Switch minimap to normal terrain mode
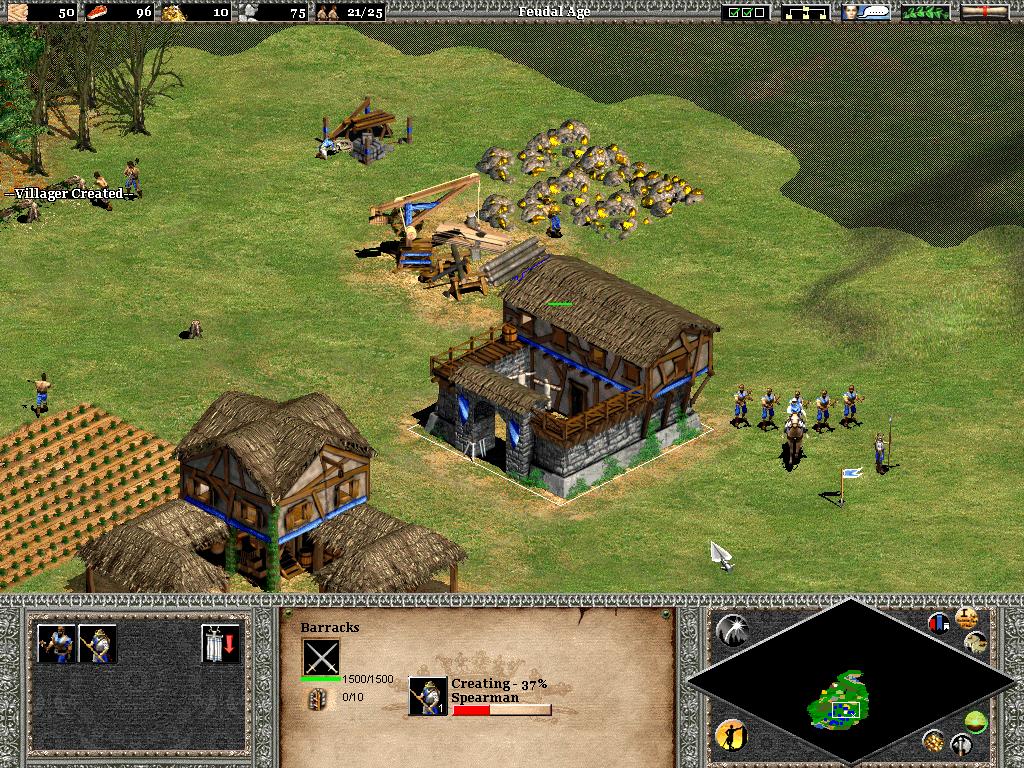Image resolution: width=1024 pixels, height=768 pixels. 976,720
